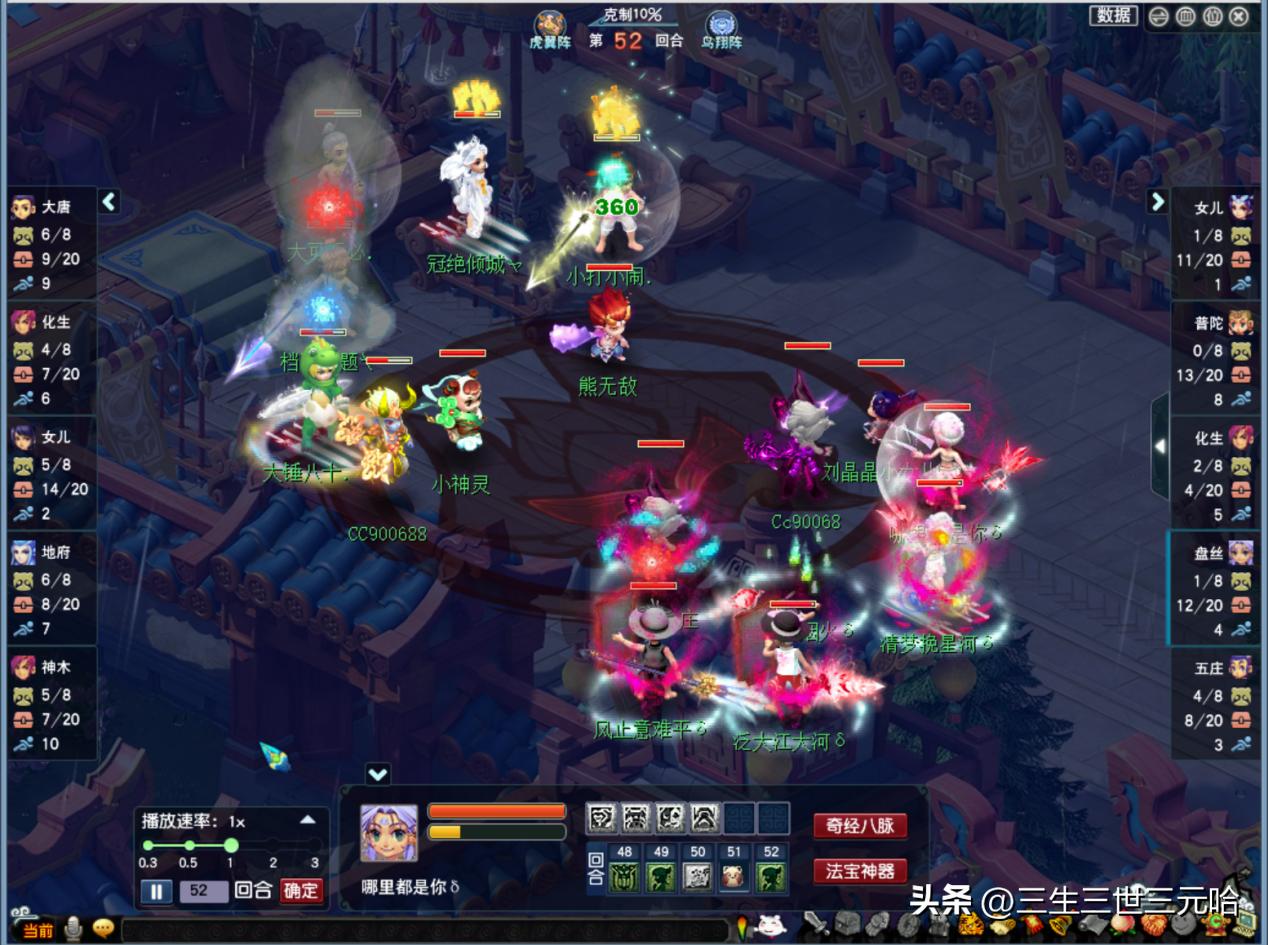Collapse the left team list arrow
Viewport: 1268px width, 945px height.
[x=109, y=202]
